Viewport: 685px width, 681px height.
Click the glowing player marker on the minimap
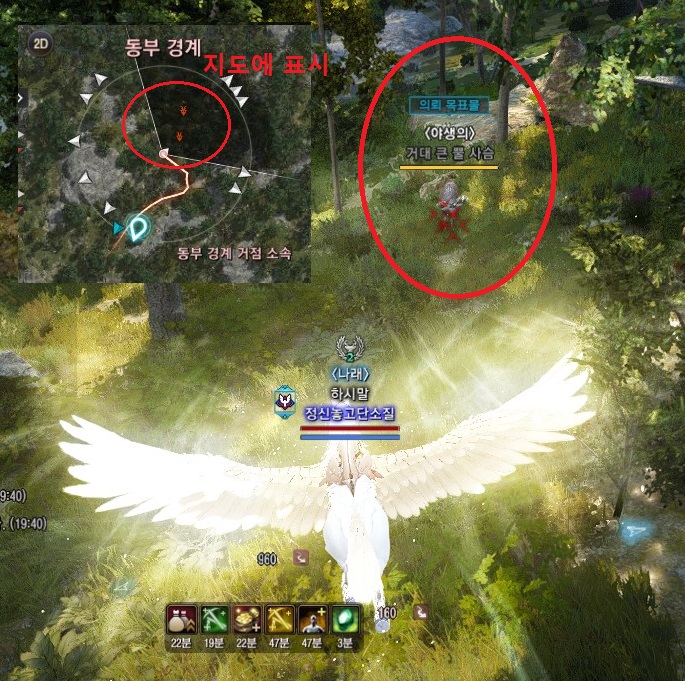137,229
